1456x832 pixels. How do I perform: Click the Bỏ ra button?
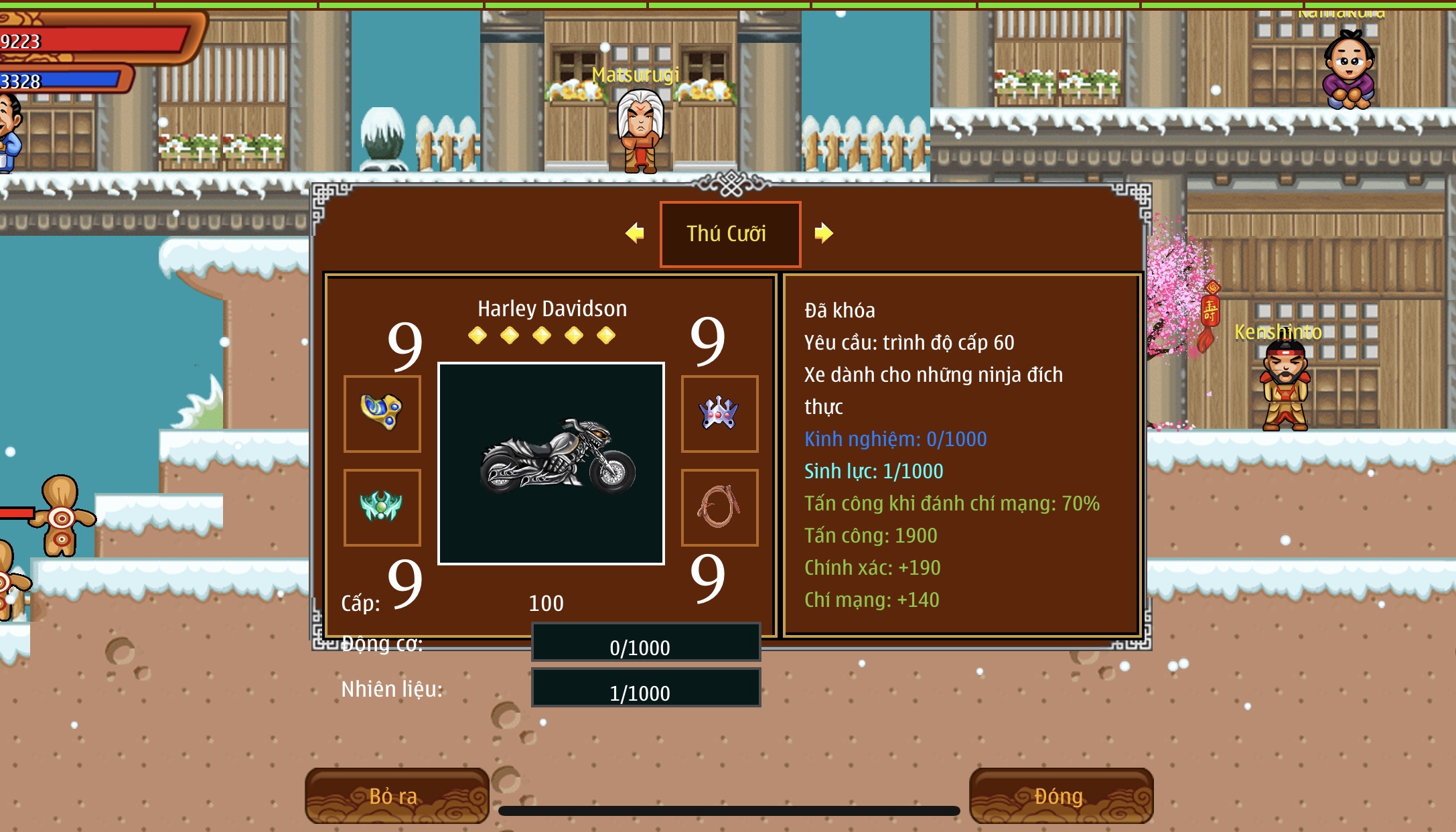pyautogui.click(x=396, y=796)
